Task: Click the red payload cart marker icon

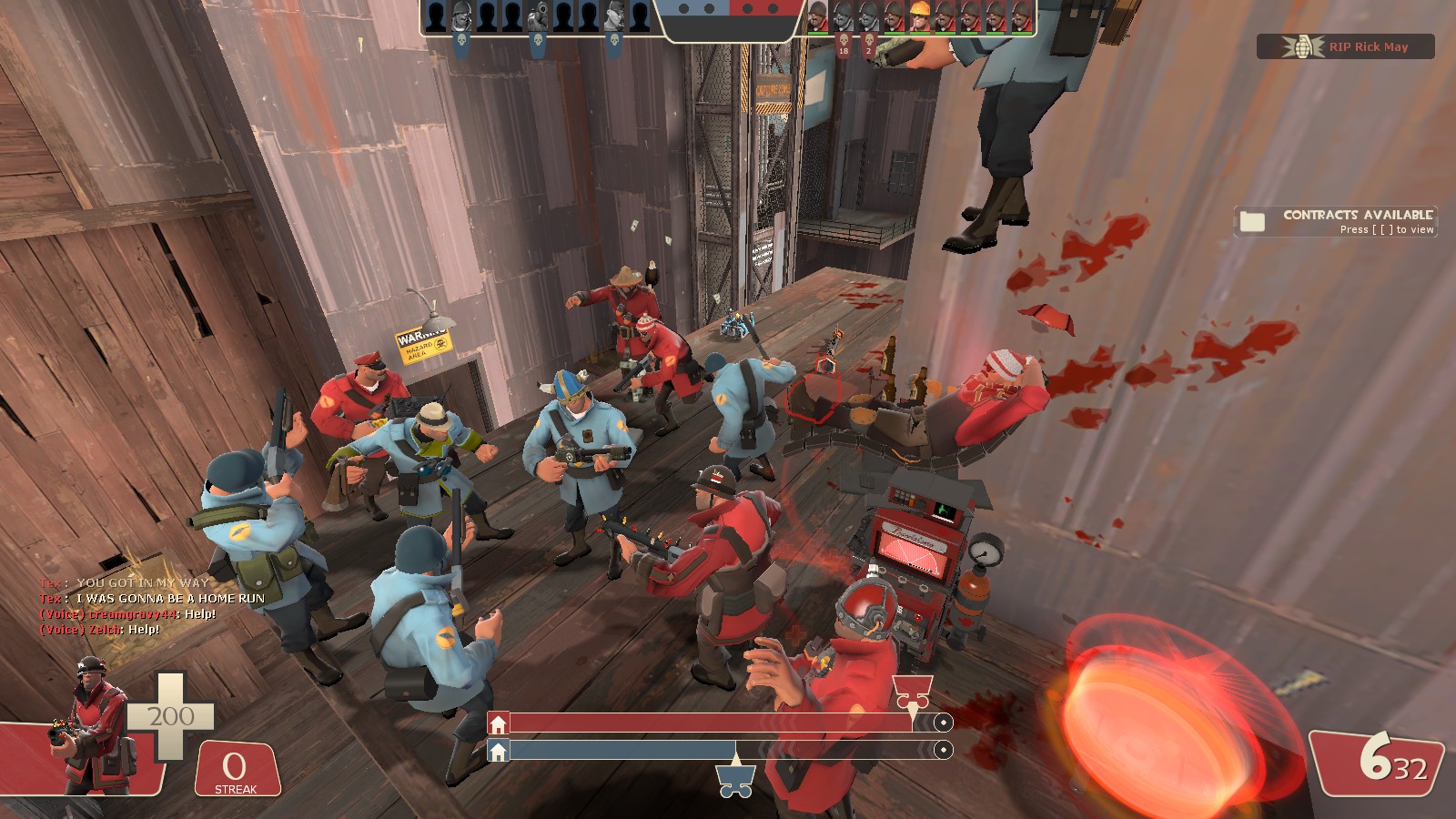Action: click(912, 692)
